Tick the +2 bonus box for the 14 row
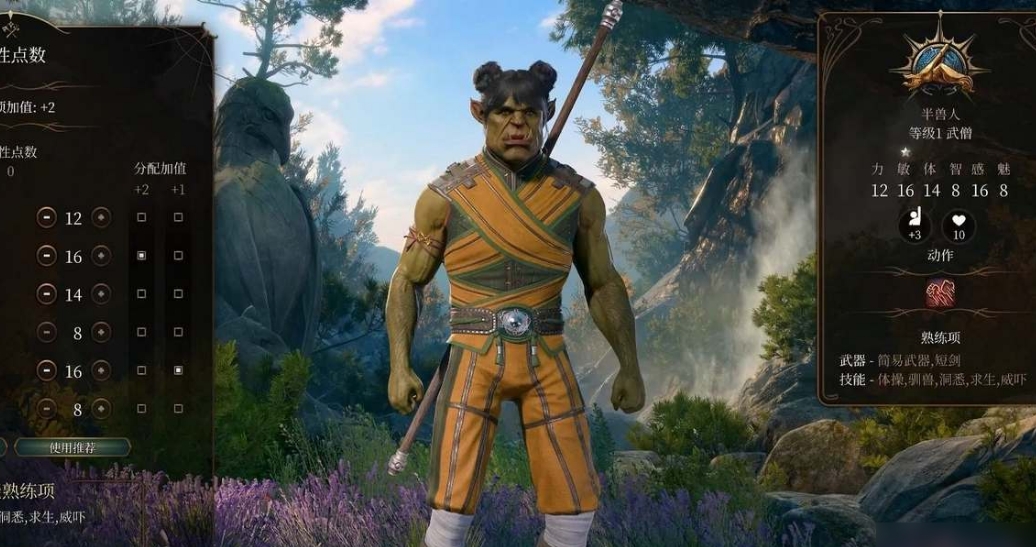 pyautogui.click(x=141, y=294)
